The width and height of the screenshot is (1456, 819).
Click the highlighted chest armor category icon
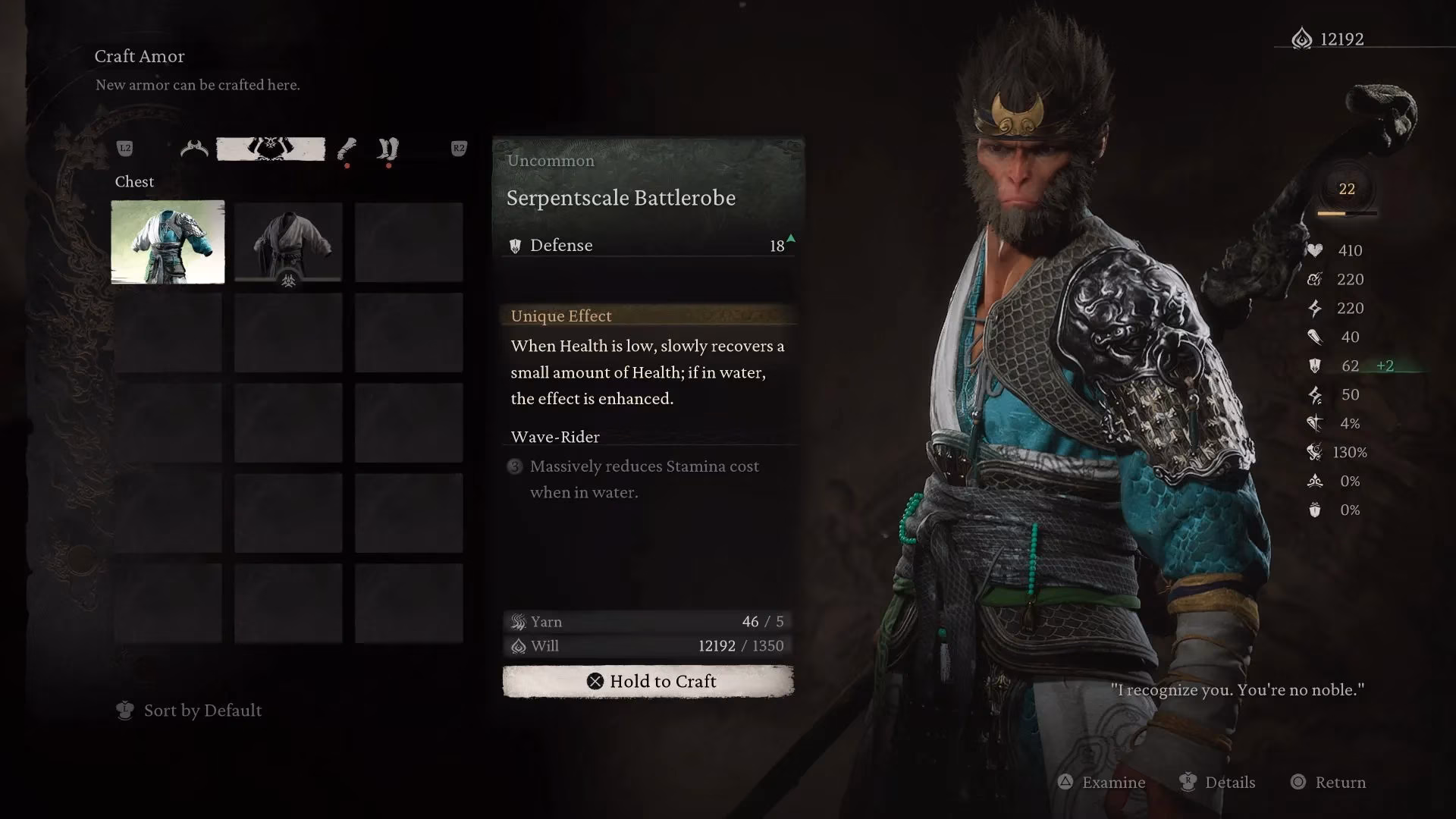(x=271, y=149)
